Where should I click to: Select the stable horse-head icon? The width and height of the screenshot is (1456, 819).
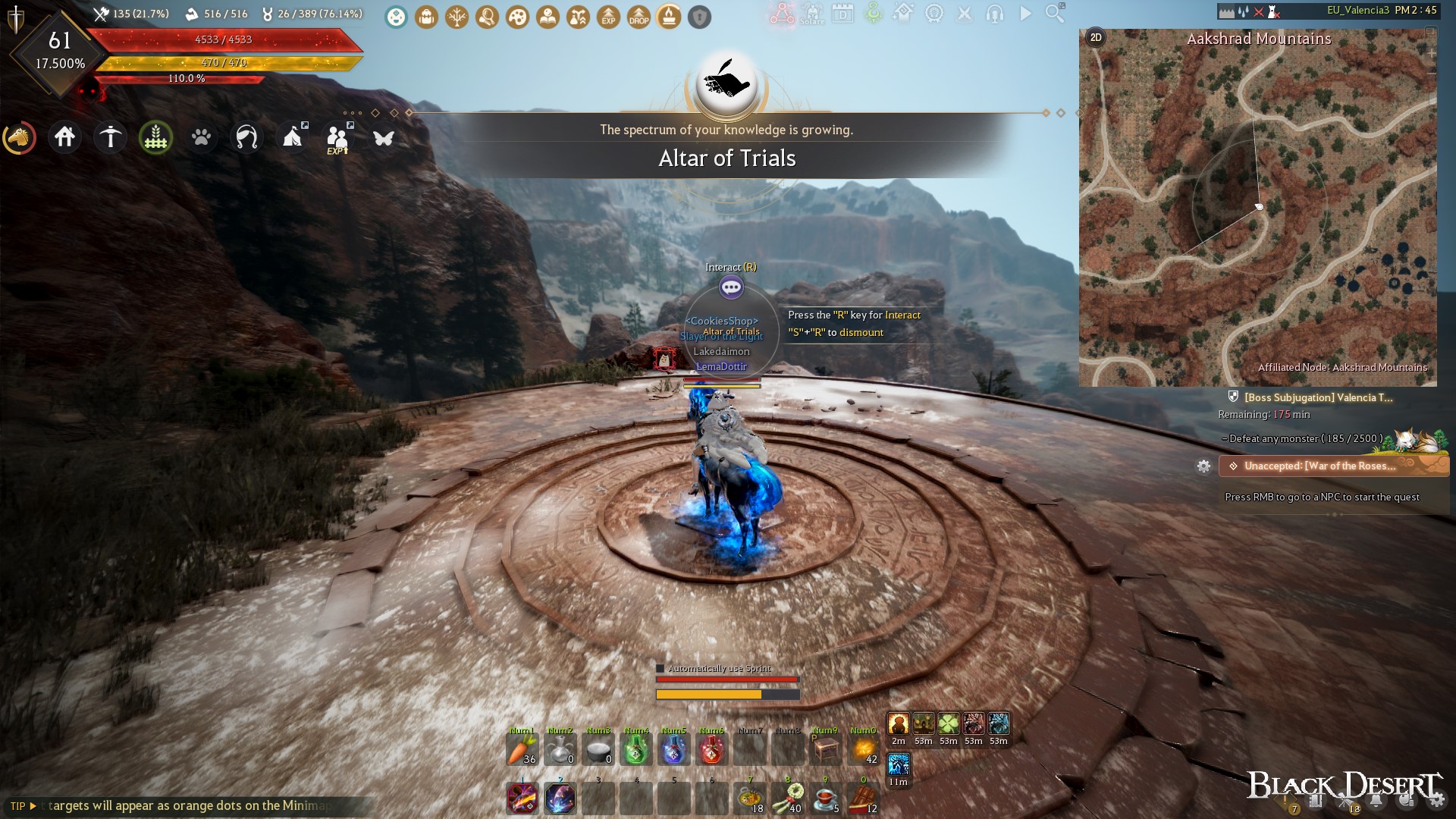click(20, 137)
